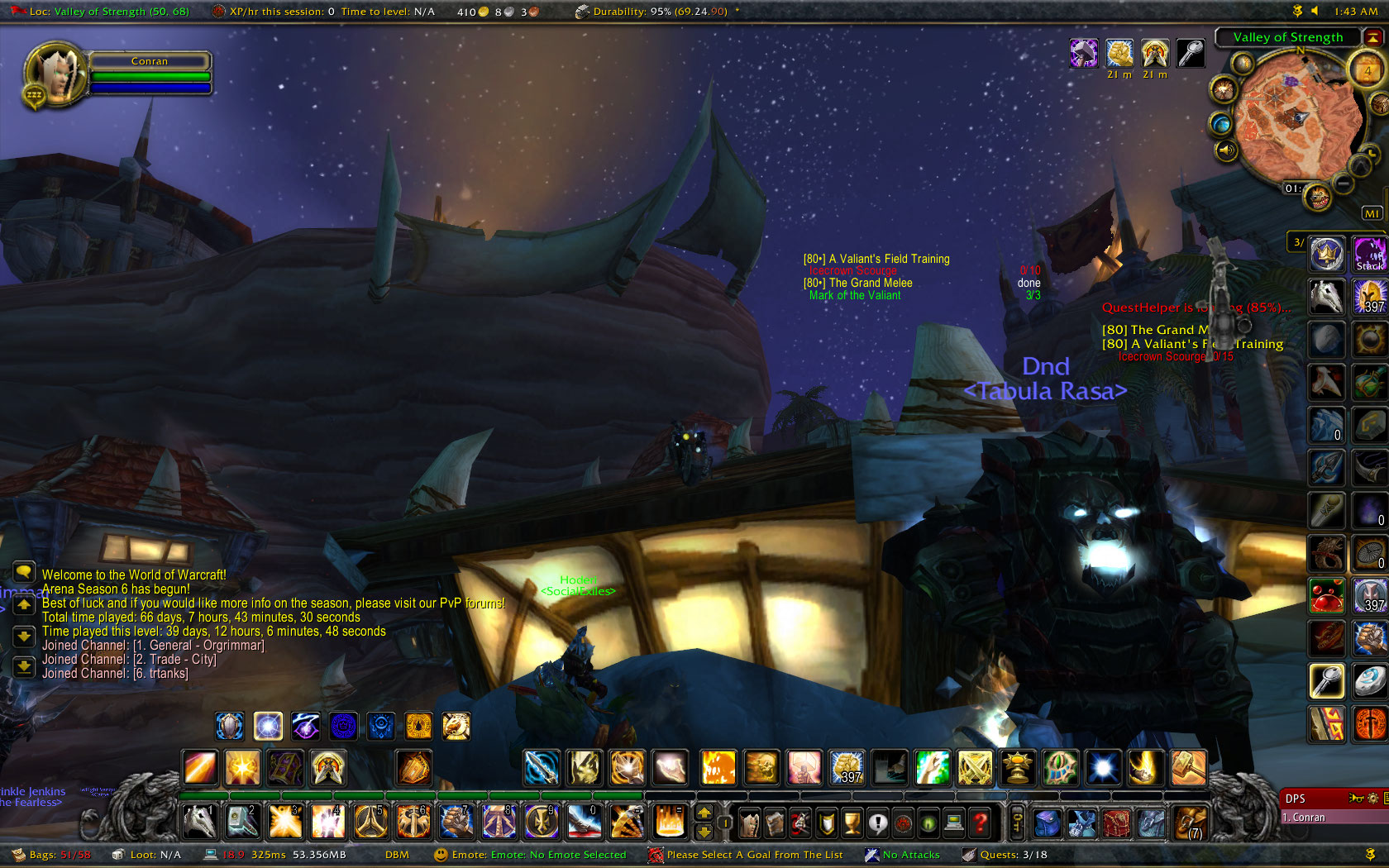Screen dimensions: 1389x868
Task: Toggle the MI minimap button
Action: point(1372,212)
